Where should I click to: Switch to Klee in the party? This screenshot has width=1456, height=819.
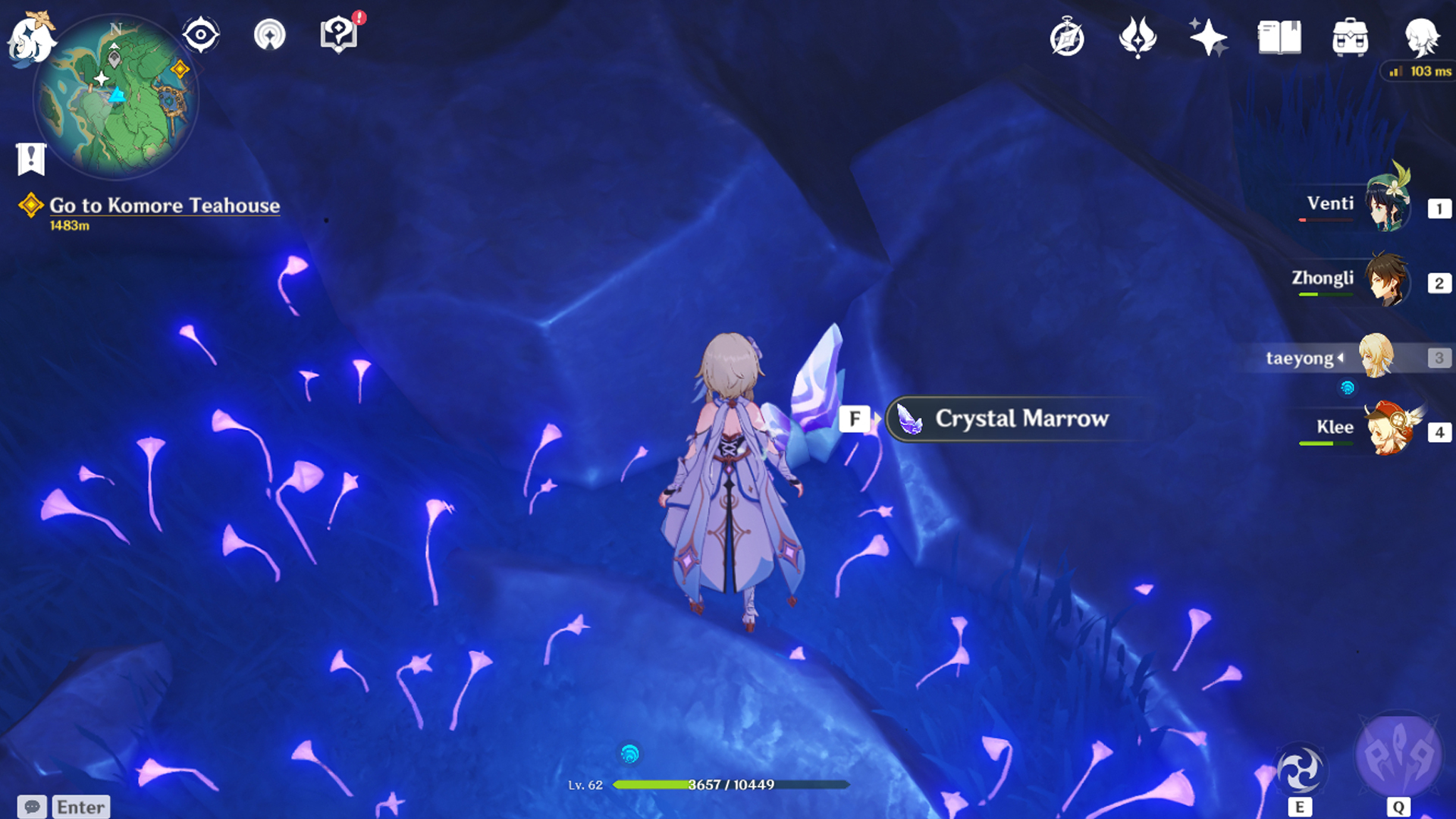1388,429
